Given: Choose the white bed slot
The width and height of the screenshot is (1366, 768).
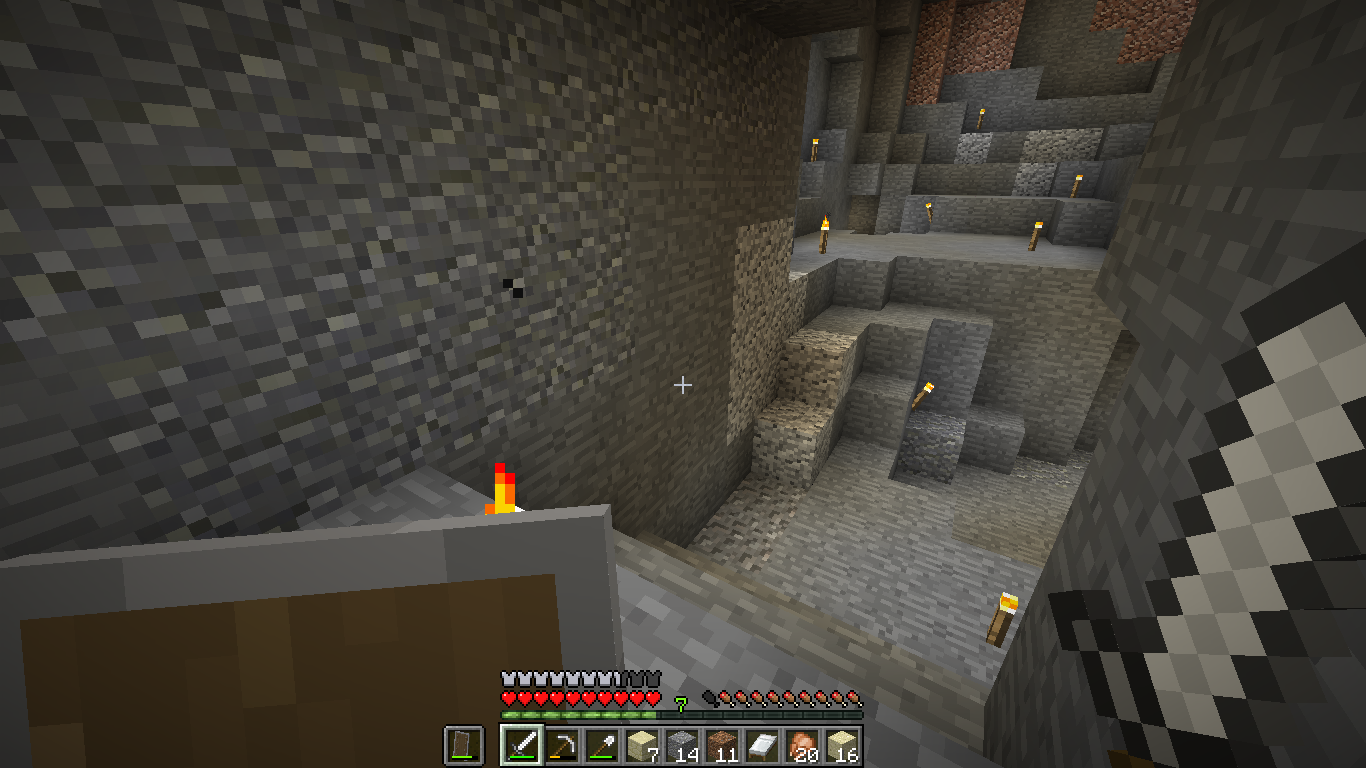Looking at the screenshot, I should pyautogui.click(x=762, y=746).
